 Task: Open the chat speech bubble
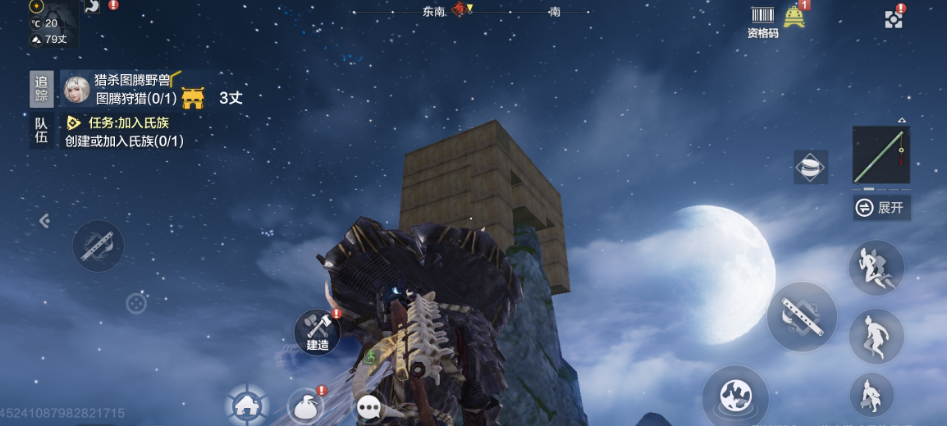[371, 406]
